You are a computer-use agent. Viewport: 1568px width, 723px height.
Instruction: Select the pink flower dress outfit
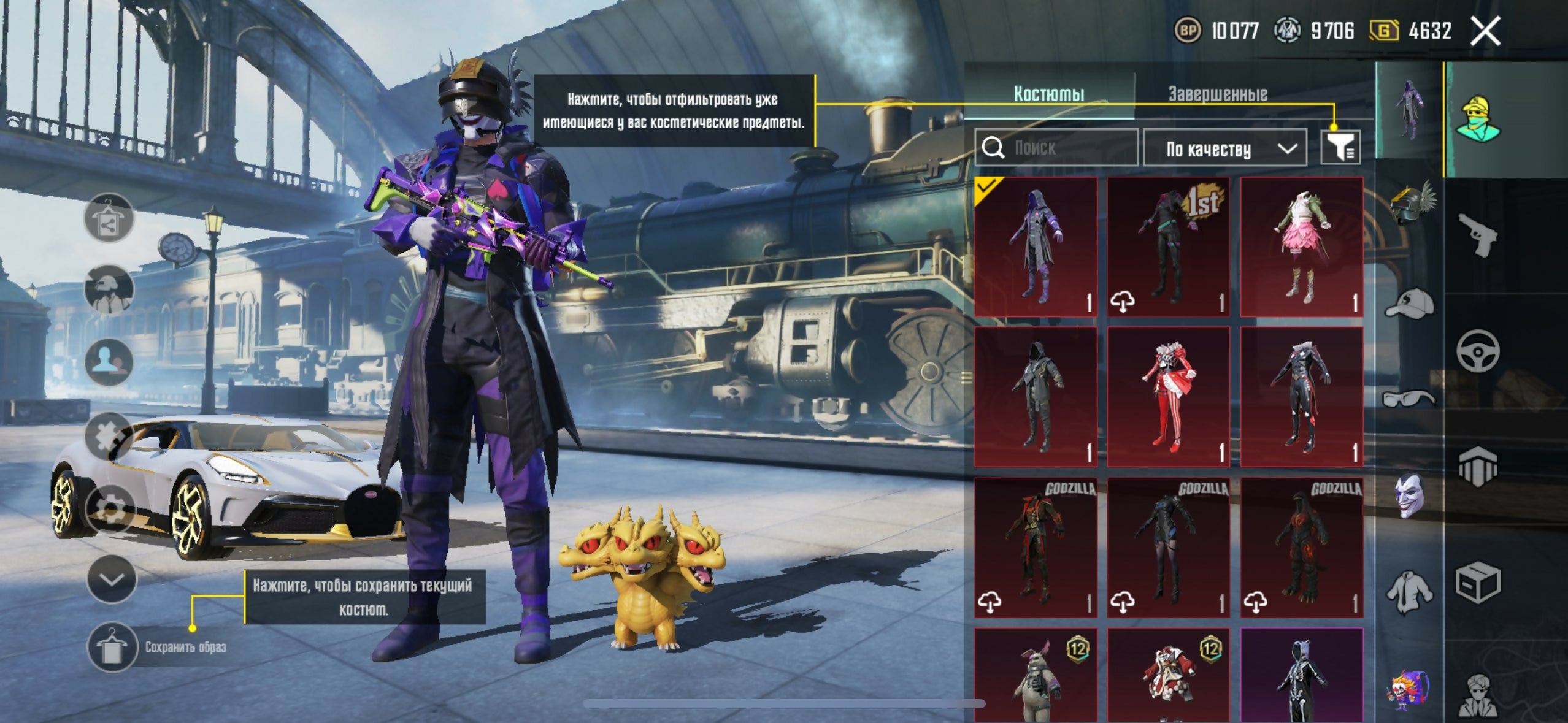point(1301,247)
